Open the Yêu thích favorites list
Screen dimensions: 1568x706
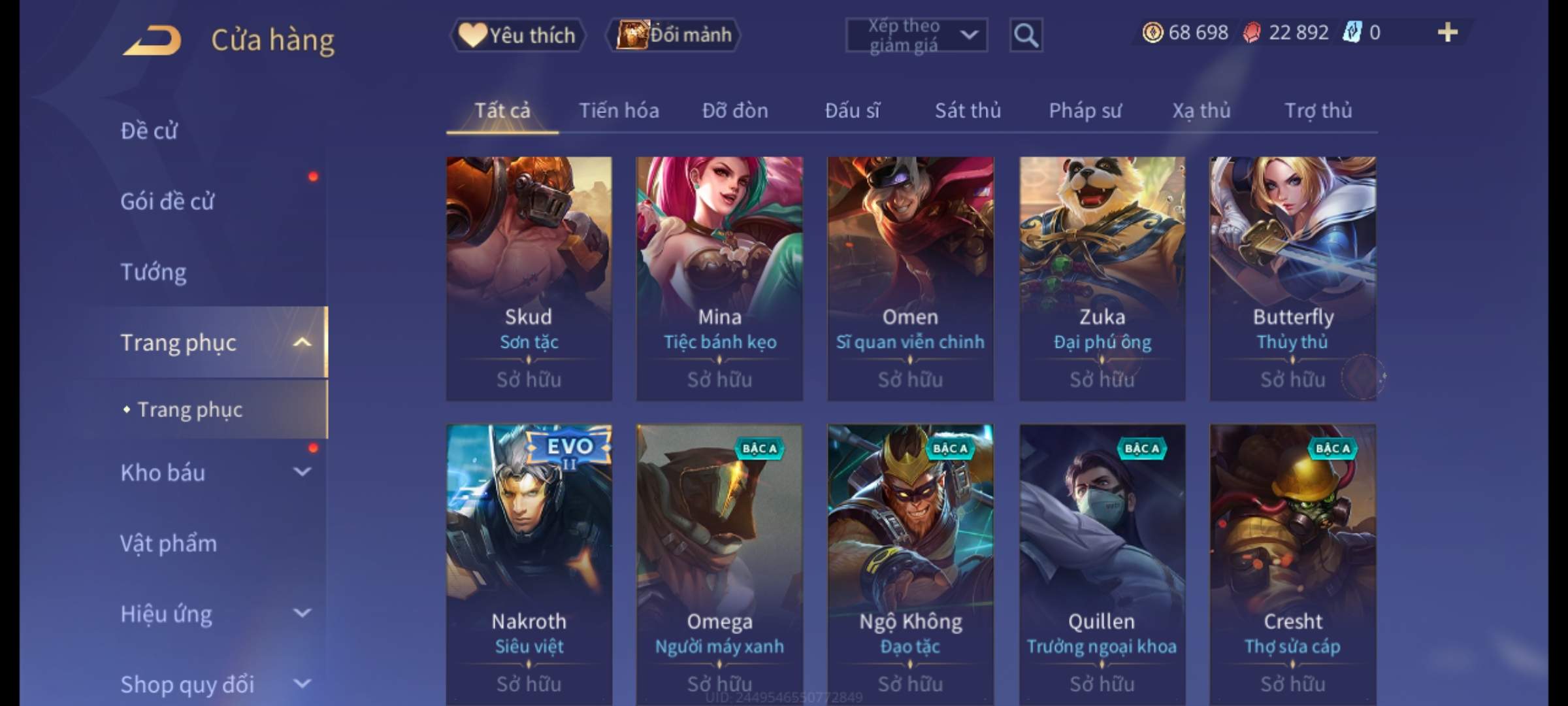[517, 35]
